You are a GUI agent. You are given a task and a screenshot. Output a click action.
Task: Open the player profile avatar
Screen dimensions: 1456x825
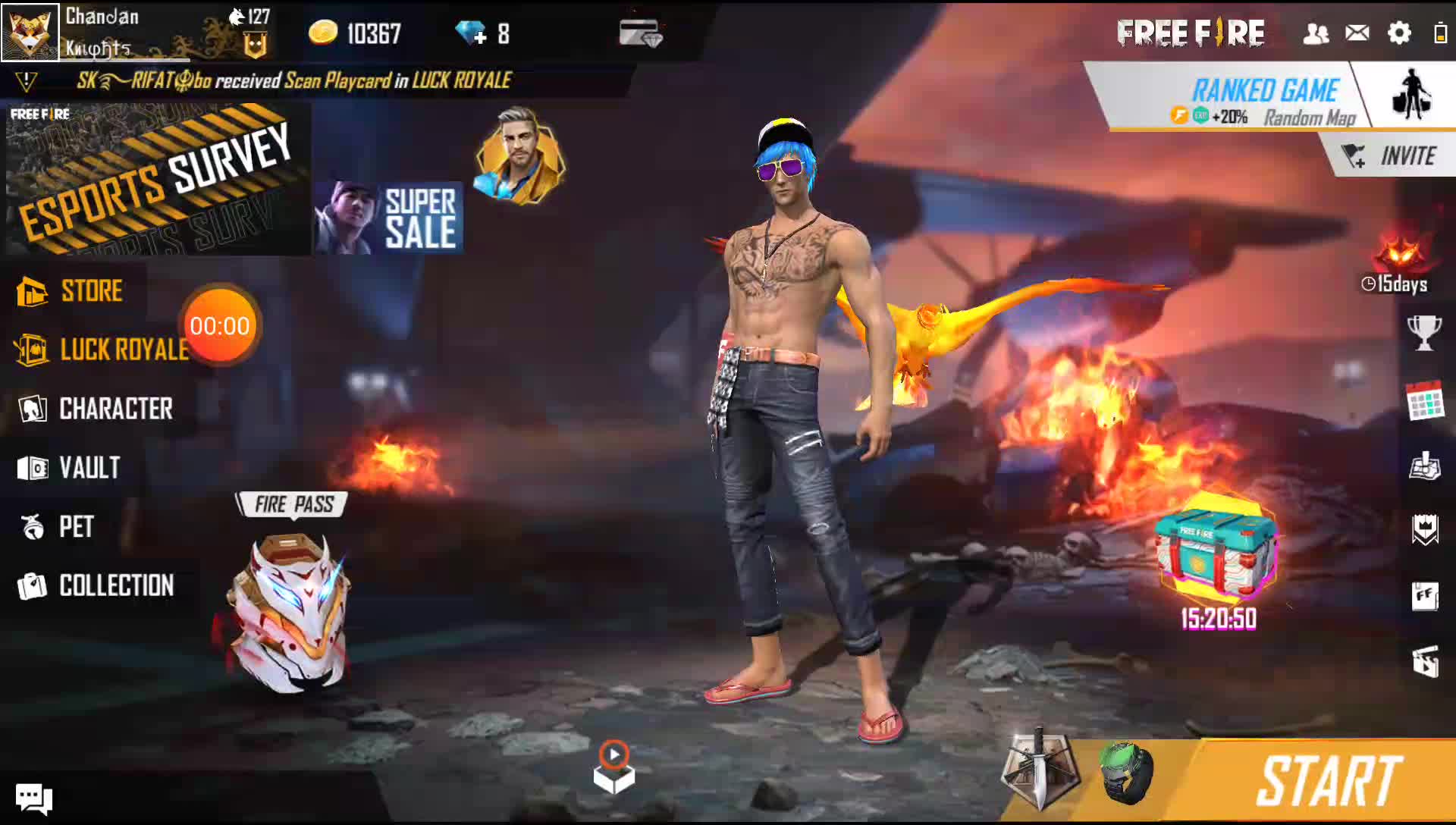(x=30, y=32)
